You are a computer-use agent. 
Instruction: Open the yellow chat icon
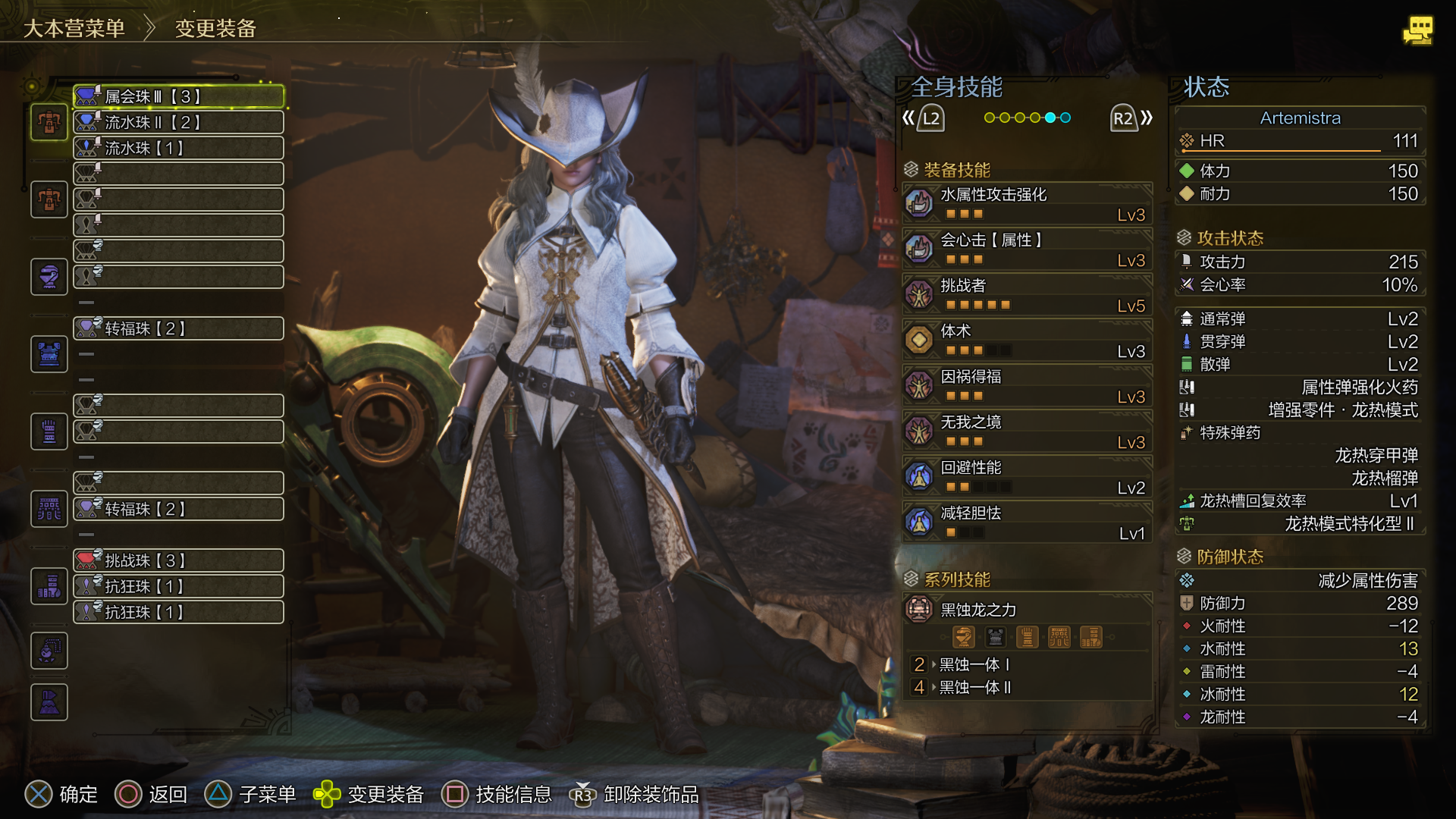point(1417,31)
